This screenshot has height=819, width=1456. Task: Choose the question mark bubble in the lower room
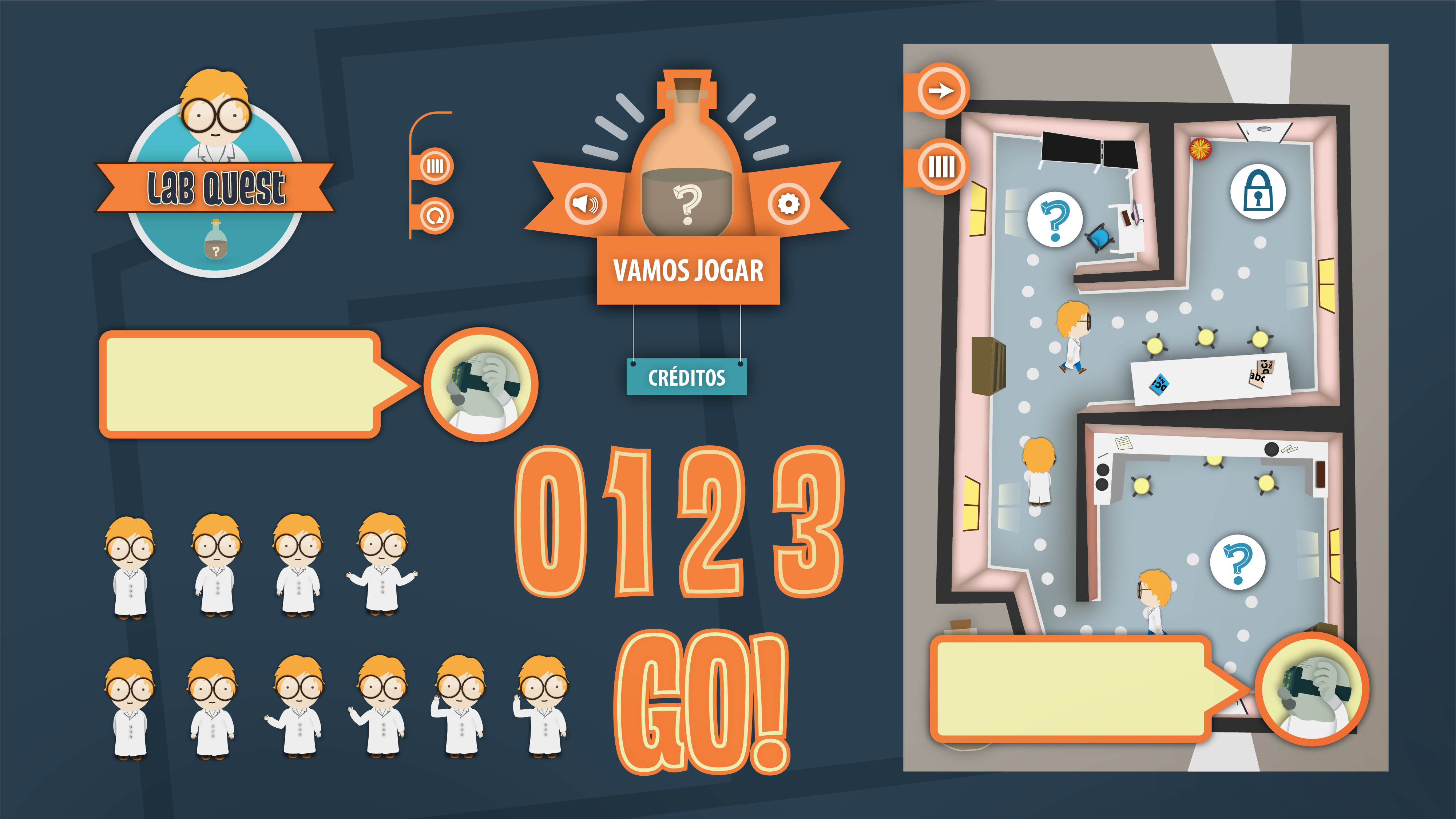click(1237, 562)
